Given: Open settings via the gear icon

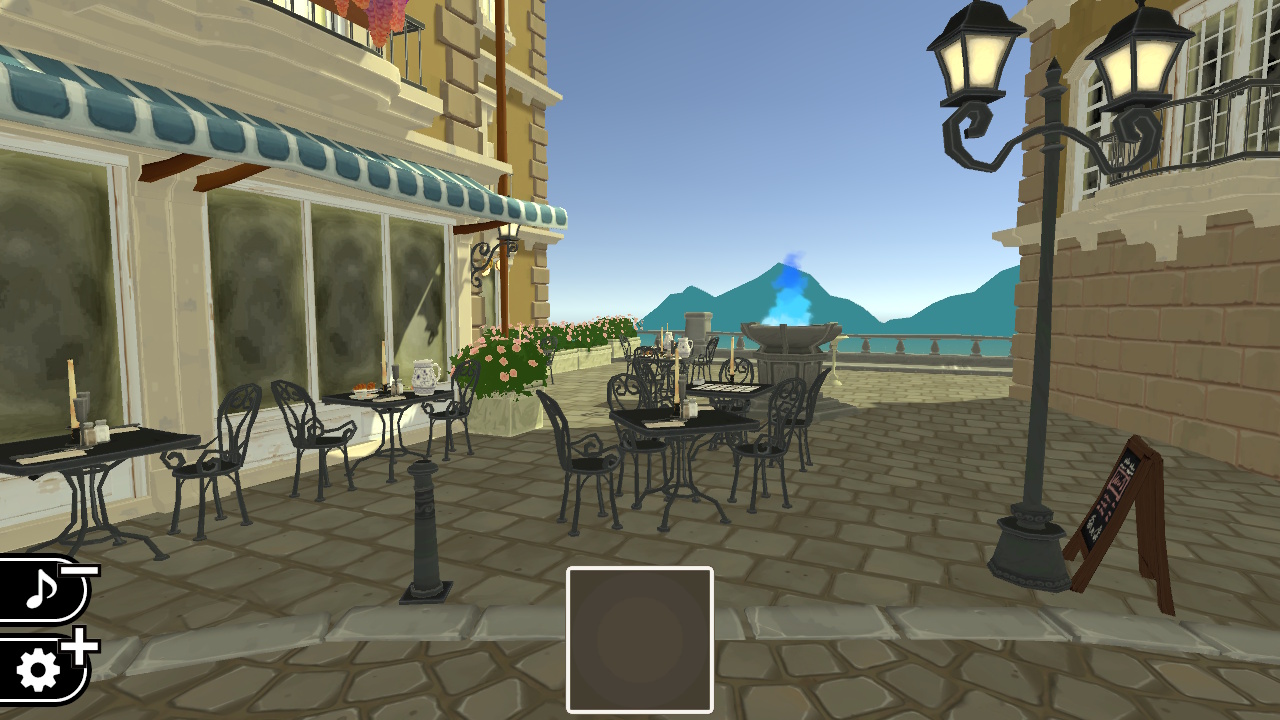Looking at the screenshot, I should 38,668.
